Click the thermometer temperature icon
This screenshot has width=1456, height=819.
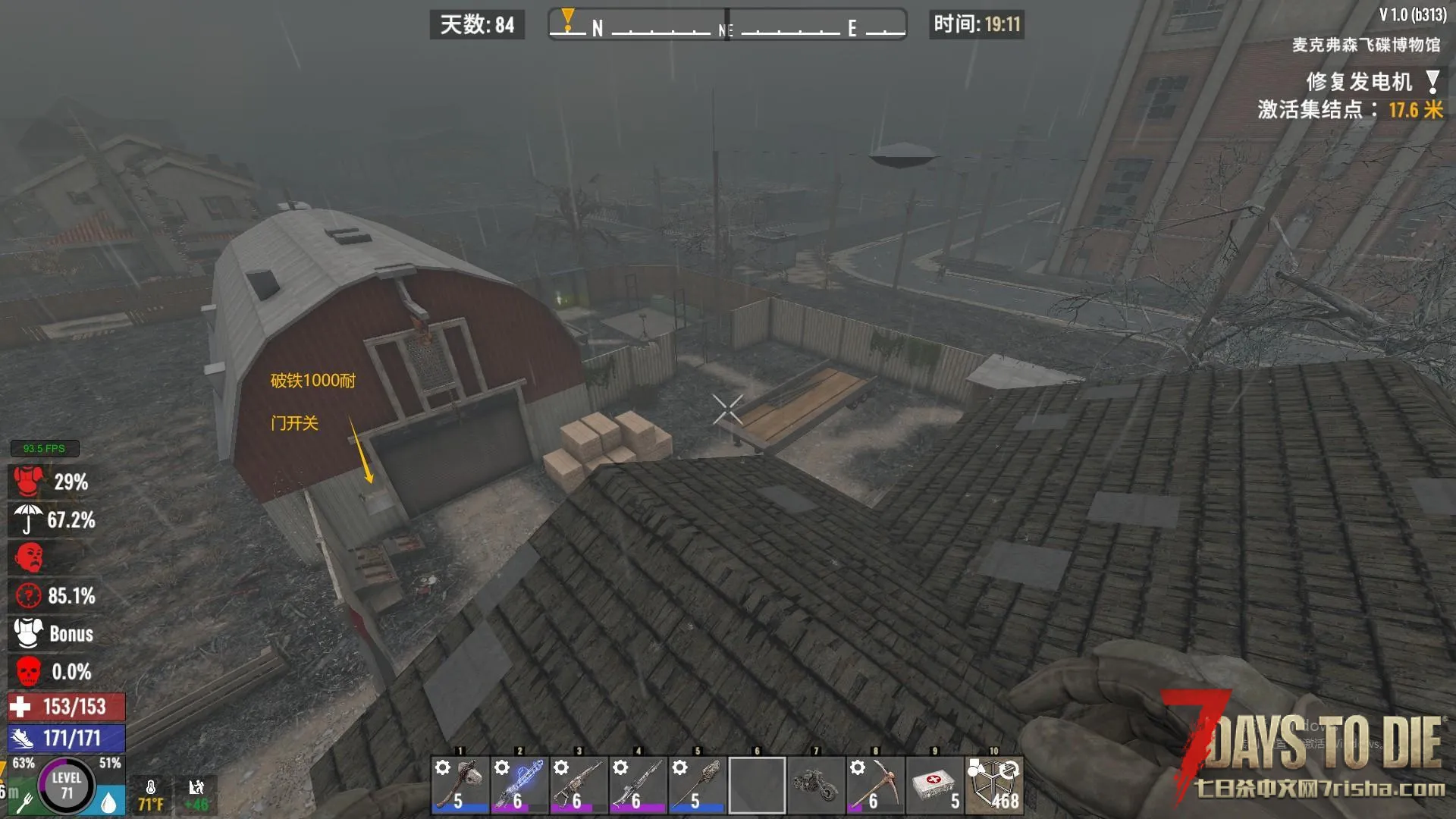[151, 789]
